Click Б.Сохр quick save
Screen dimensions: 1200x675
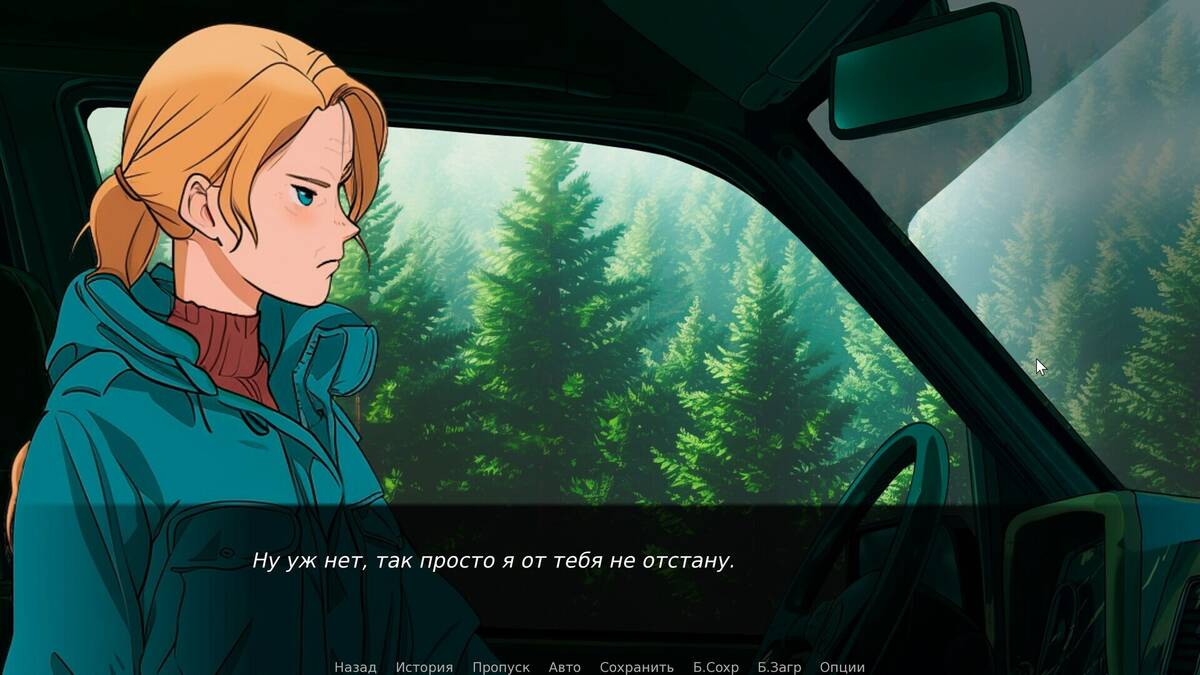pyautogui.click(x=715, y=667)
